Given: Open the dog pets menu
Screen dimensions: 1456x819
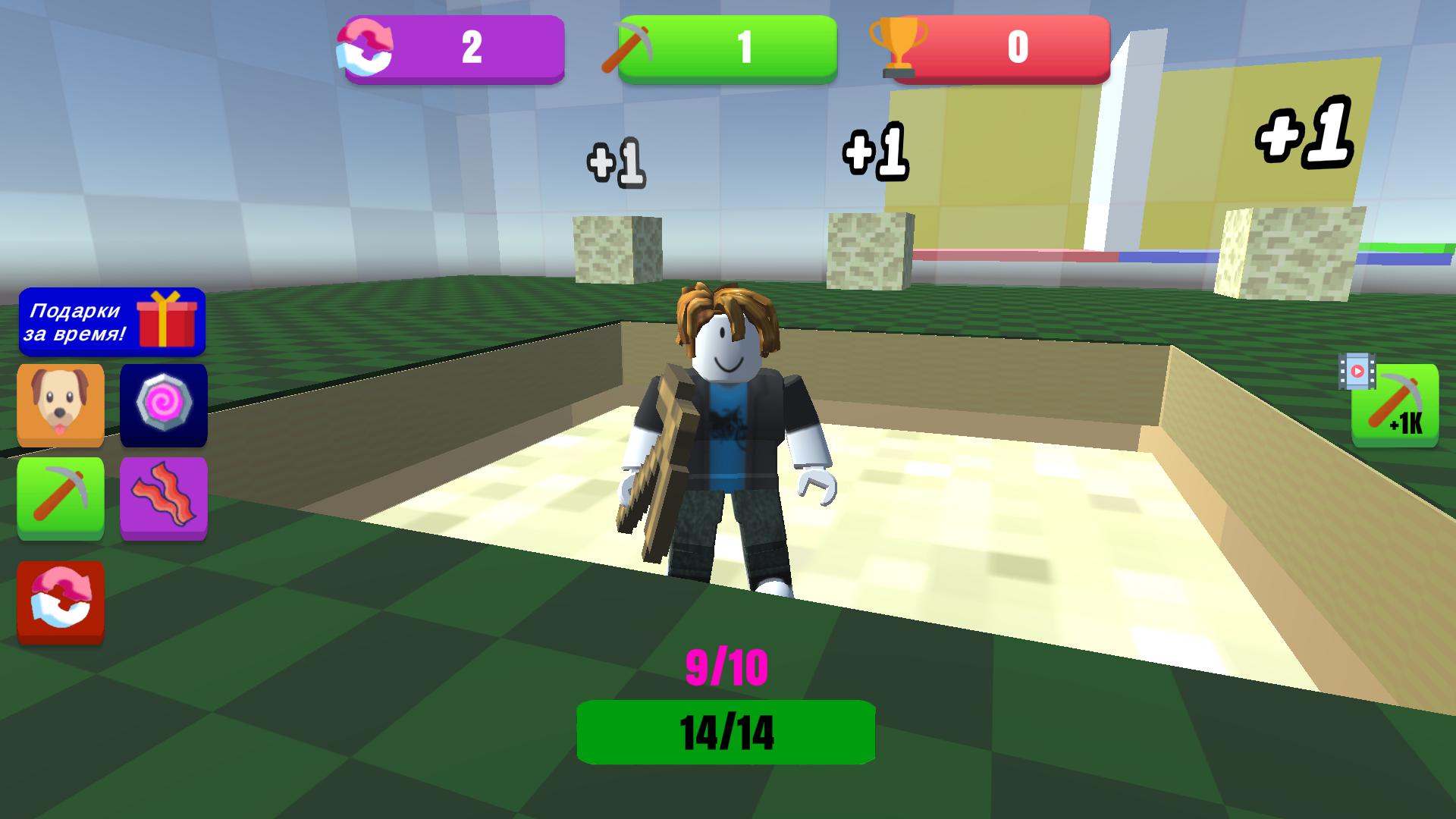Looking at the screenshot, I should [x=61, y=407].
